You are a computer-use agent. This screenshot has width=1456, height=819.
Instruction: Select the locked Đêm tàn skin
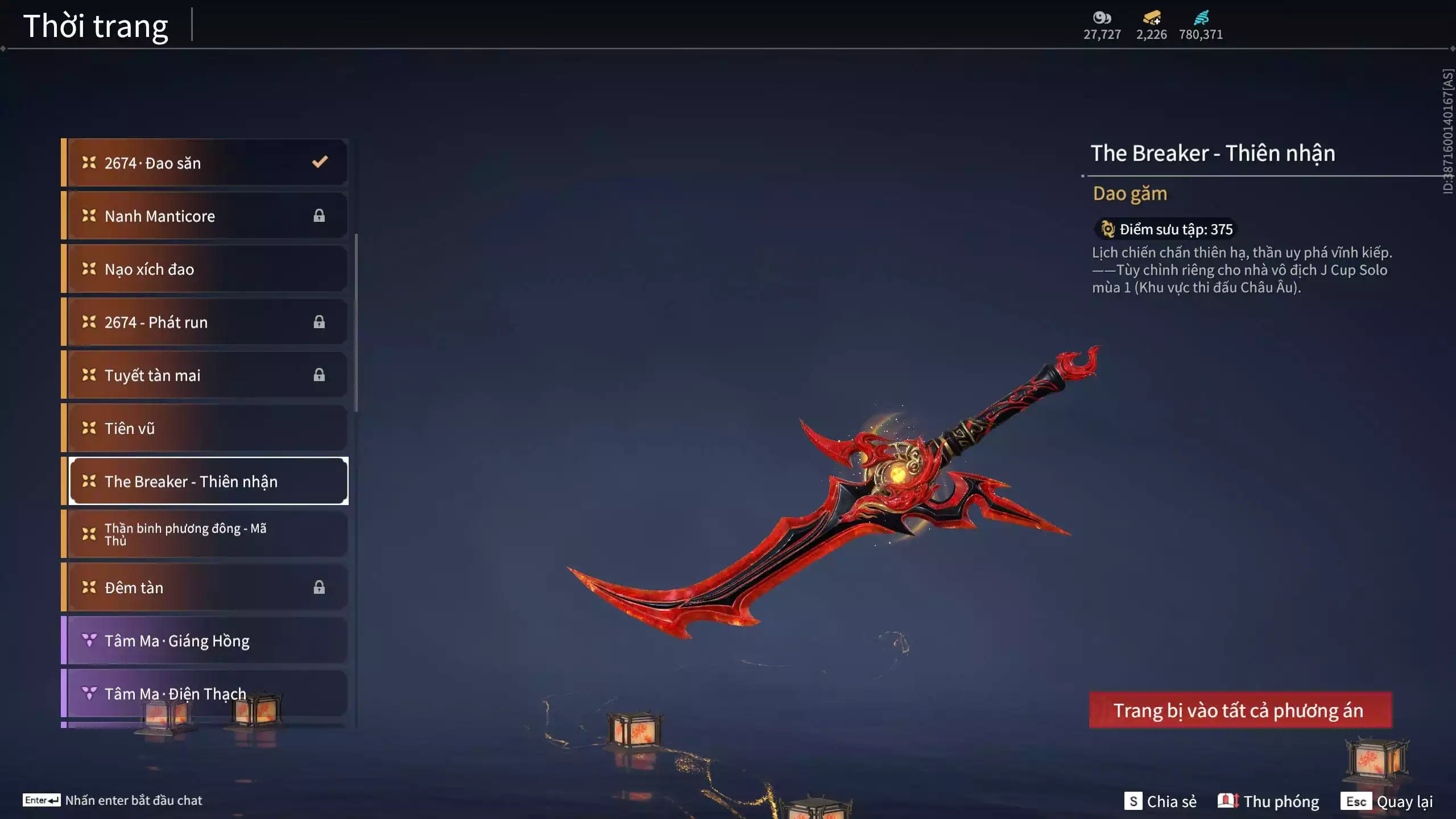205,588
